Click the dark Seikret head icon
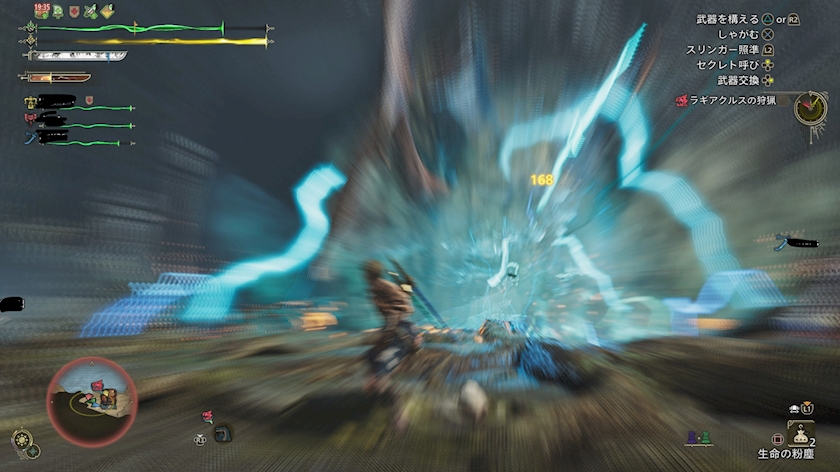This screenshot has height=472, width=840. tap(225, 434)
